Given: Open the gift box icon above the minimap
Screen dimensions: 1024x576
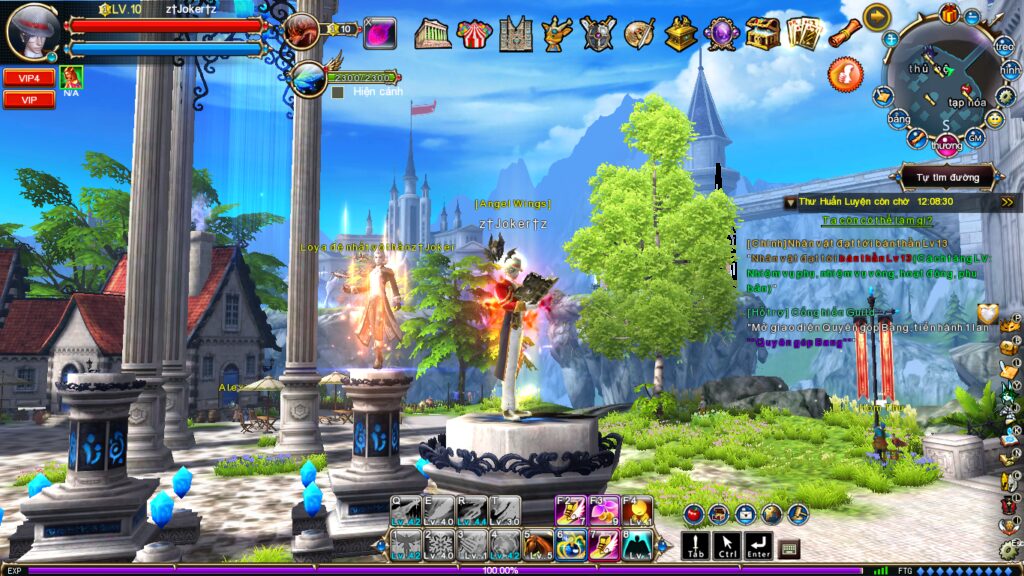Looking at the screenshot, I should [x=948, y=14].
